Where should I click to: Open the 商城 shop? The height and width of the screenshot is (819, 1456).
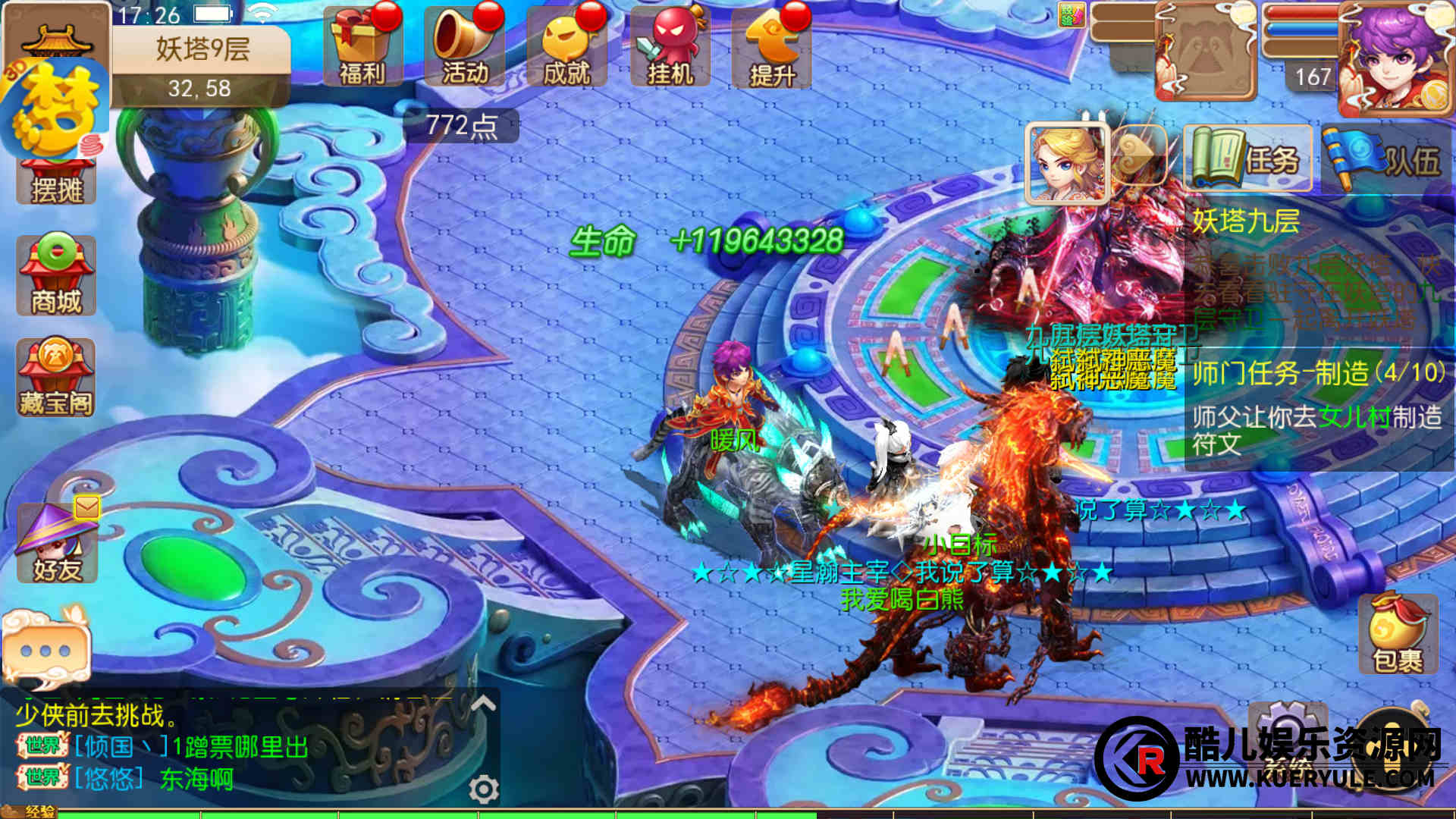[56, 275]
